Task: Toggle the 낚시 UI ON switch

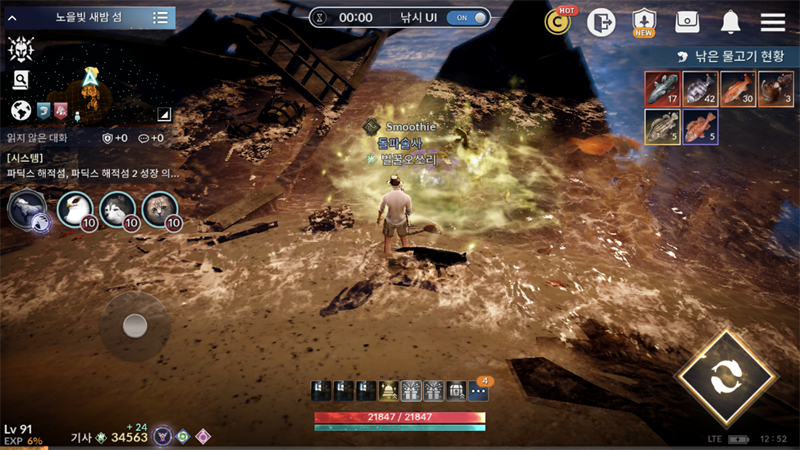Action: point(468,18)
